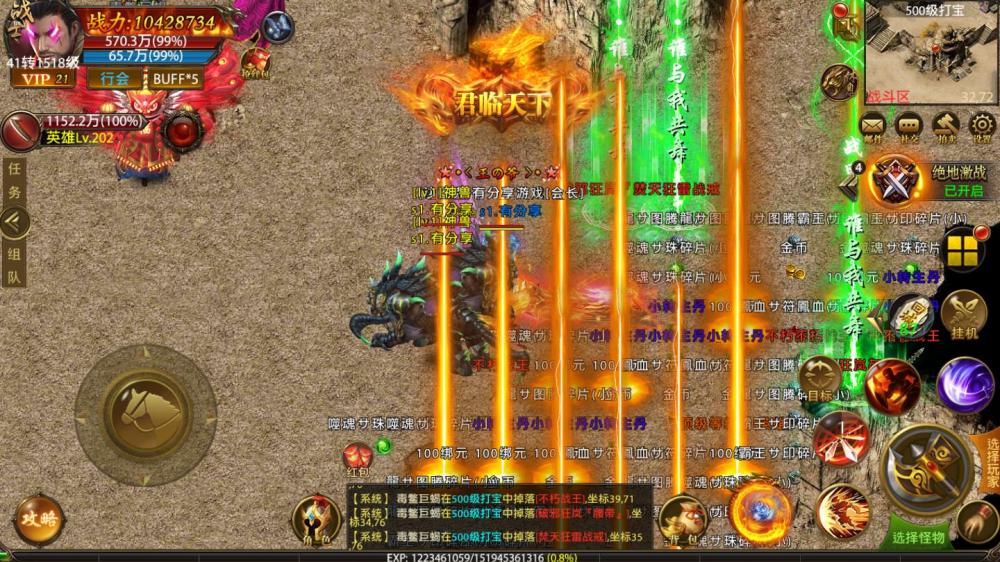The image size is (1000, 562).
Task: Open the 邮件 mail icon
Action: 873,126
